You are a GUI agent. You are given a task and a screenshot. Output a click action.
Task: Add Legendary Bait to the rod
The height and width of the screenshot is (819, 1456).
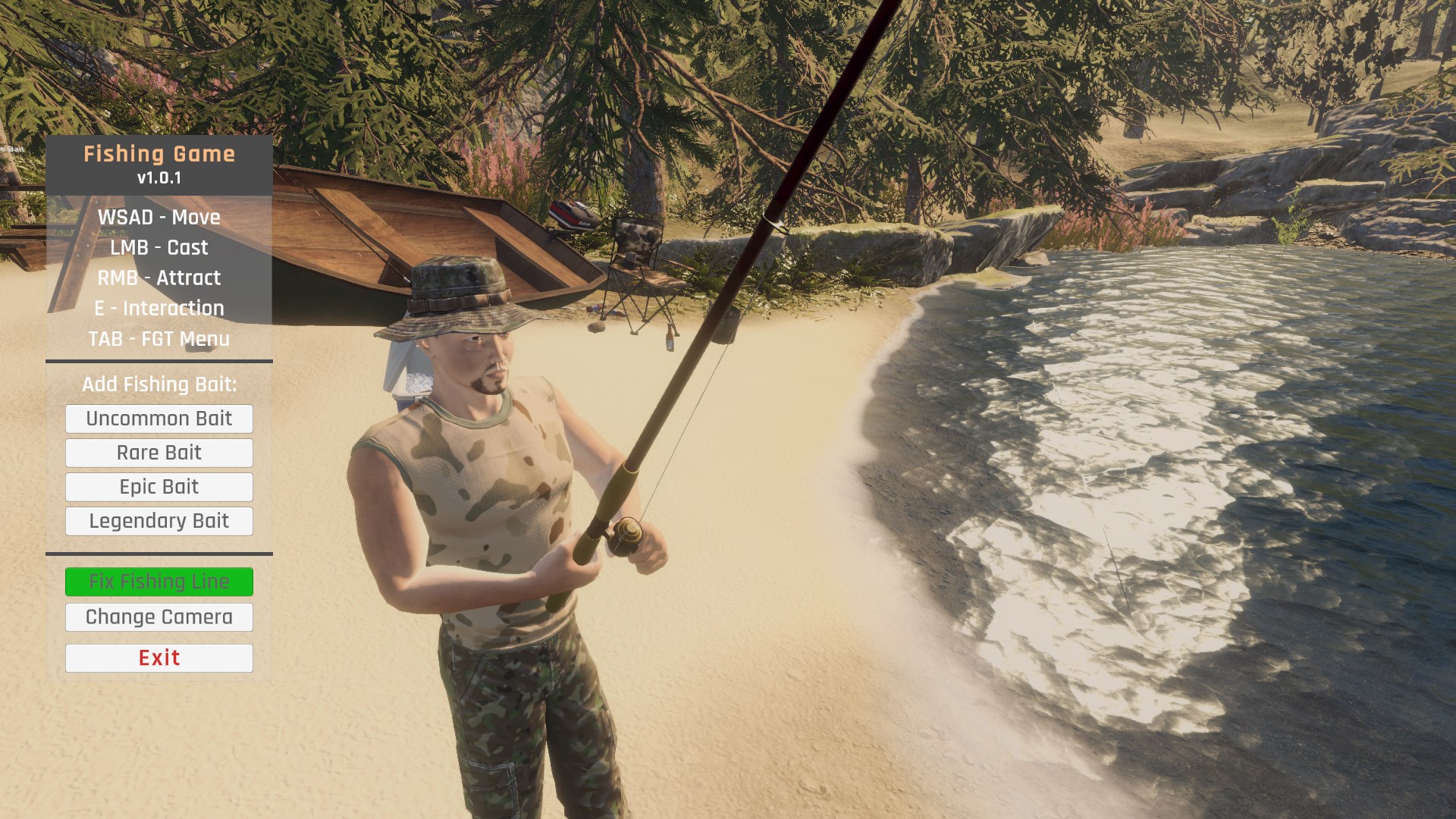(159, 521)
